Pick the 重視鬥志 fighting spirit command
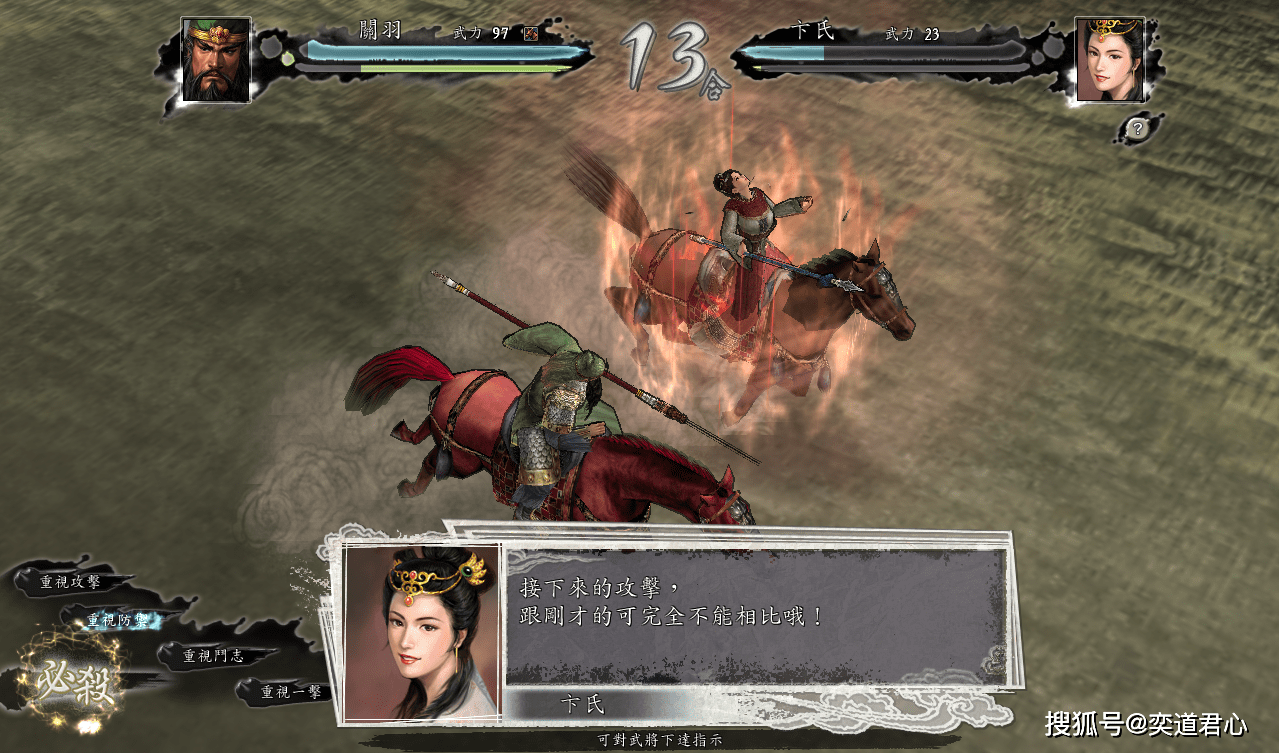This screenshot has height=753, width=1279. (x=213, y=656)
